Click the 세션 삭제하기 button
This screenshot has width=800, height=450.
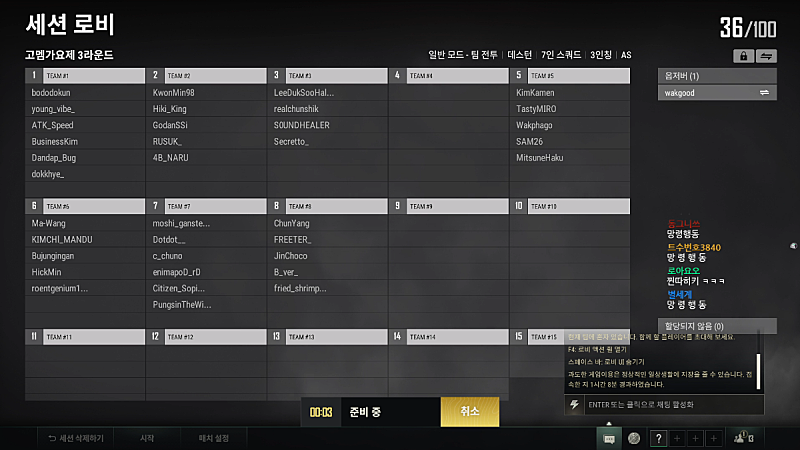coord(75,438)
